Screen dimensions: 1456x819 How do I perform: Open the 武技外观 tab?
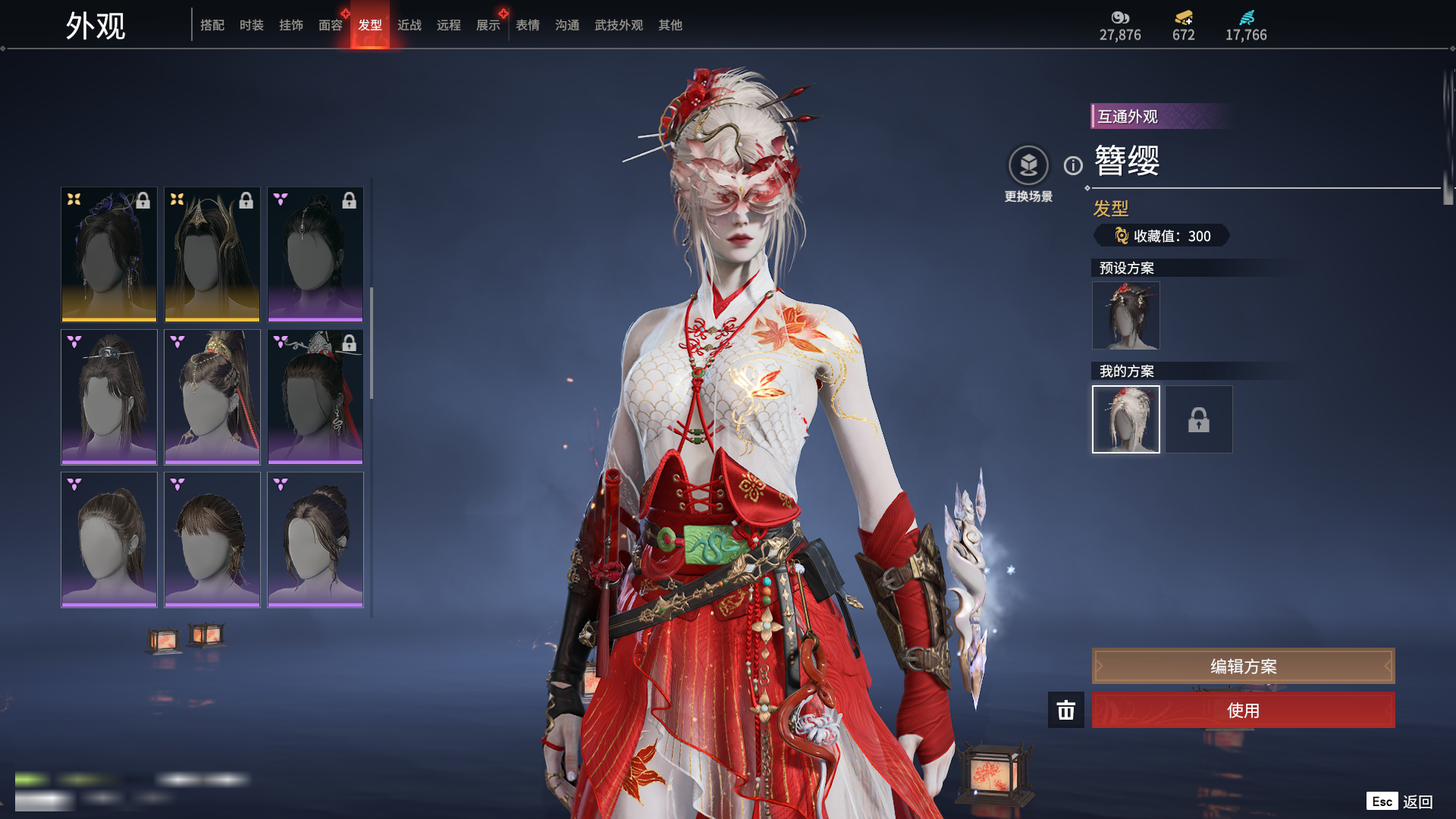[x=619, y=26]
